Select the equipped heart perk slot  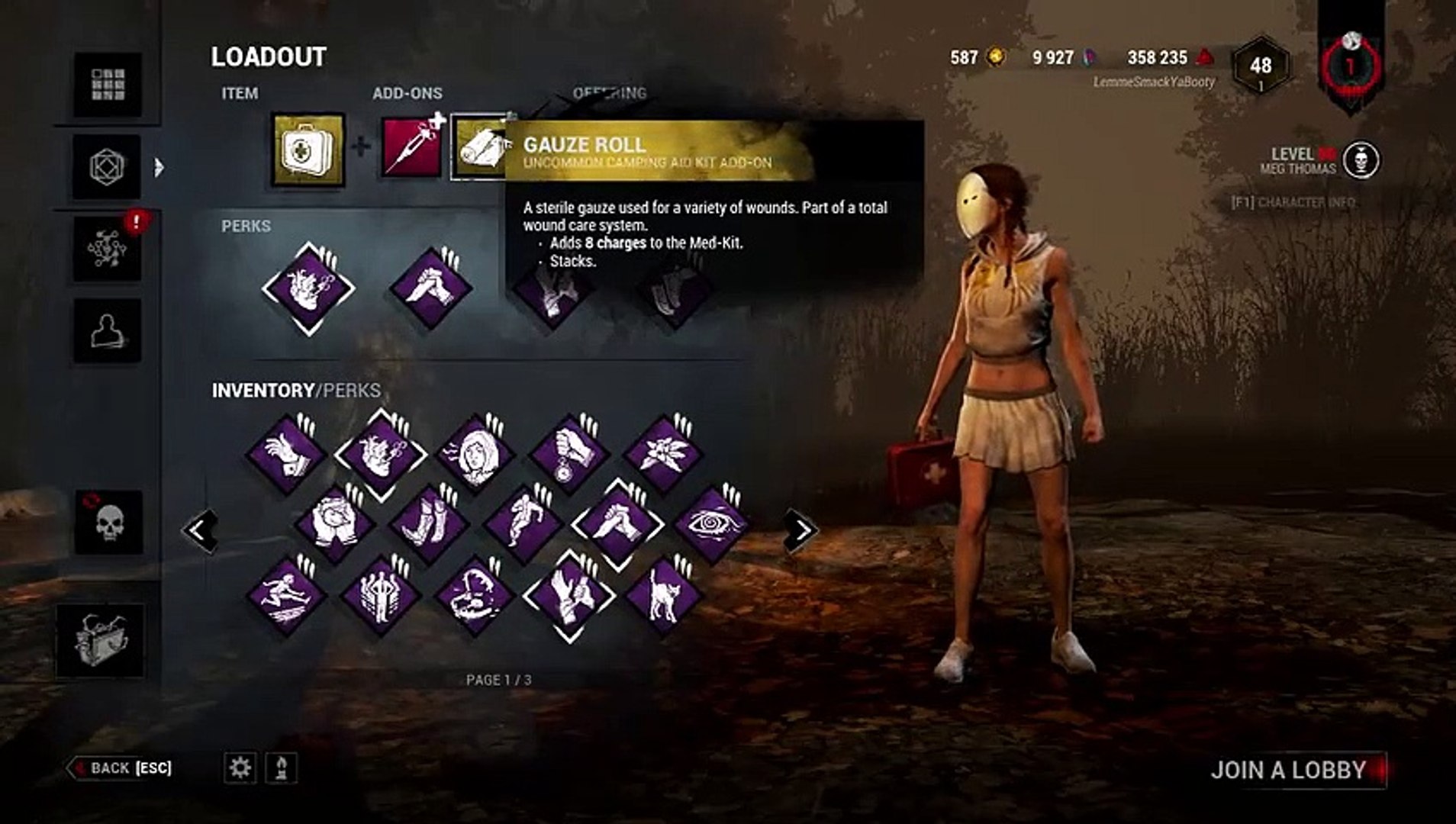pos(308,289)
